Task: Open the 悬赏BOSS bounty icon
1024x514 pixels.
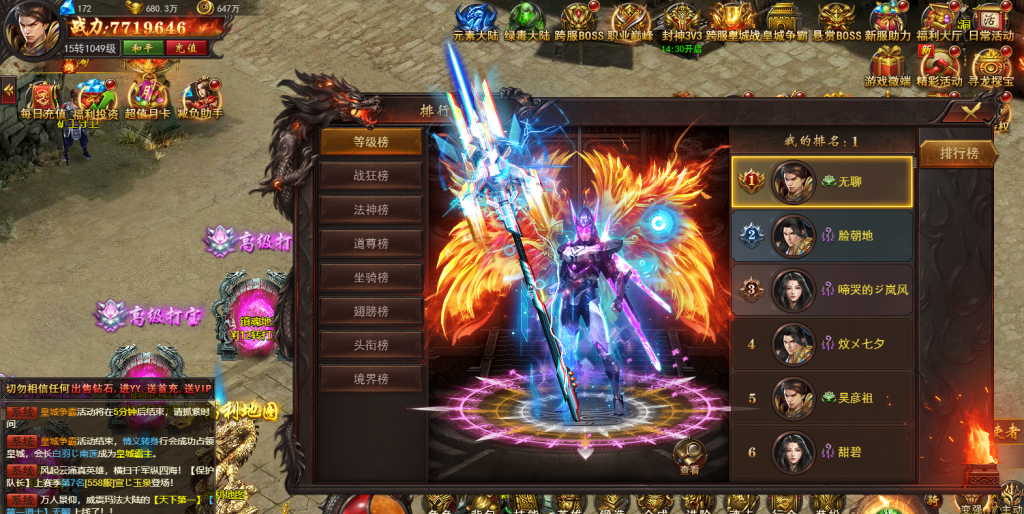Action: tap(835, 22)
